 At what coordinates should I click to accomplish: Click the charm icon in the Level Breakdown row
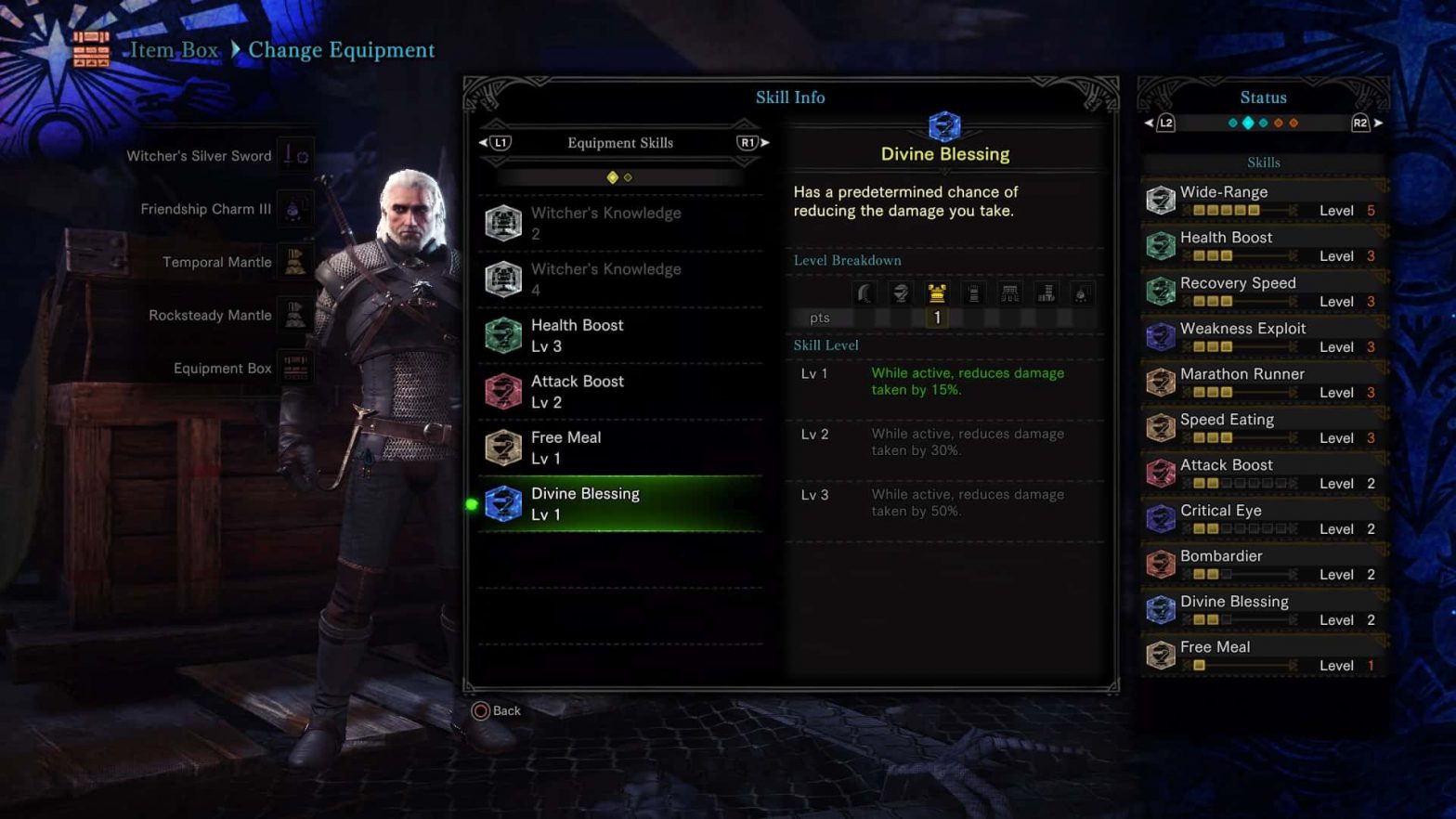(1081, 292)
